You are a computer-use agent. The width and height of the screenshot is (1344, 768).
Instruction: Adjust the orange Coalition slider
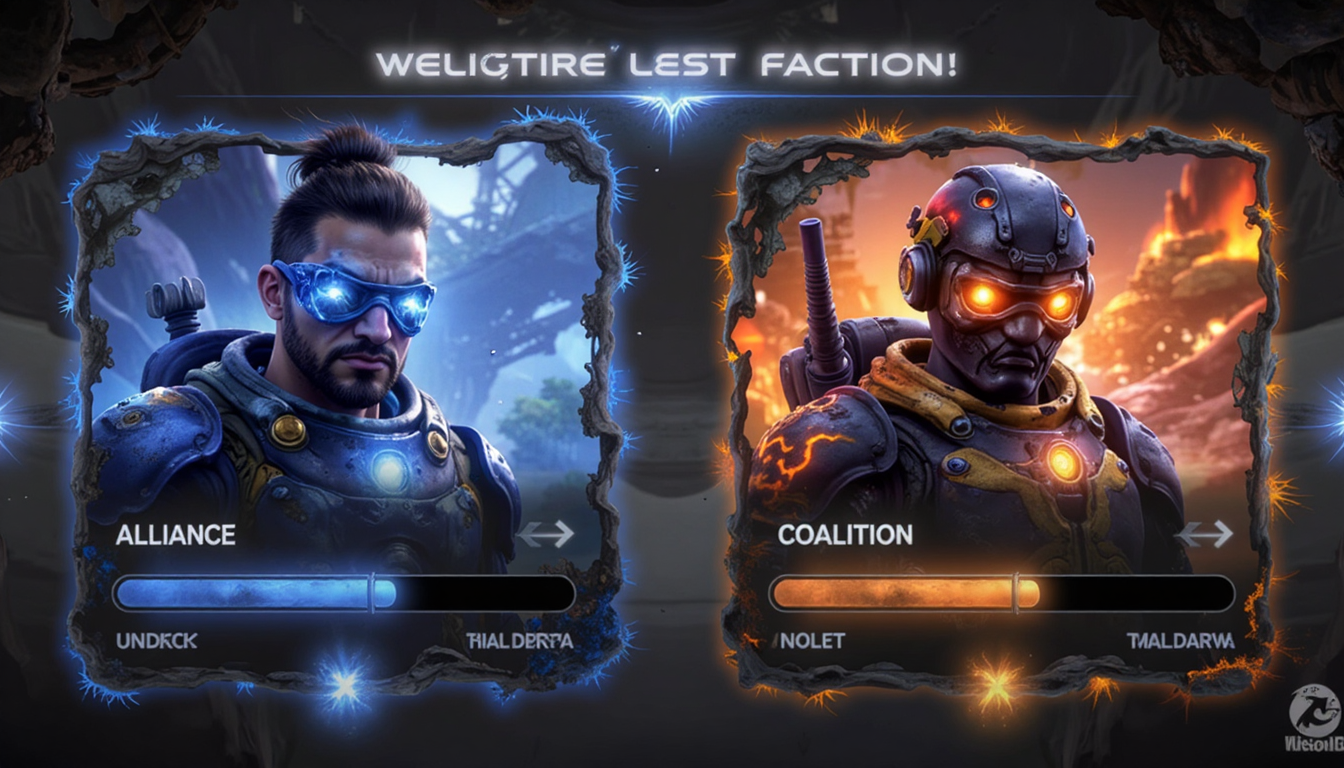1016,594
